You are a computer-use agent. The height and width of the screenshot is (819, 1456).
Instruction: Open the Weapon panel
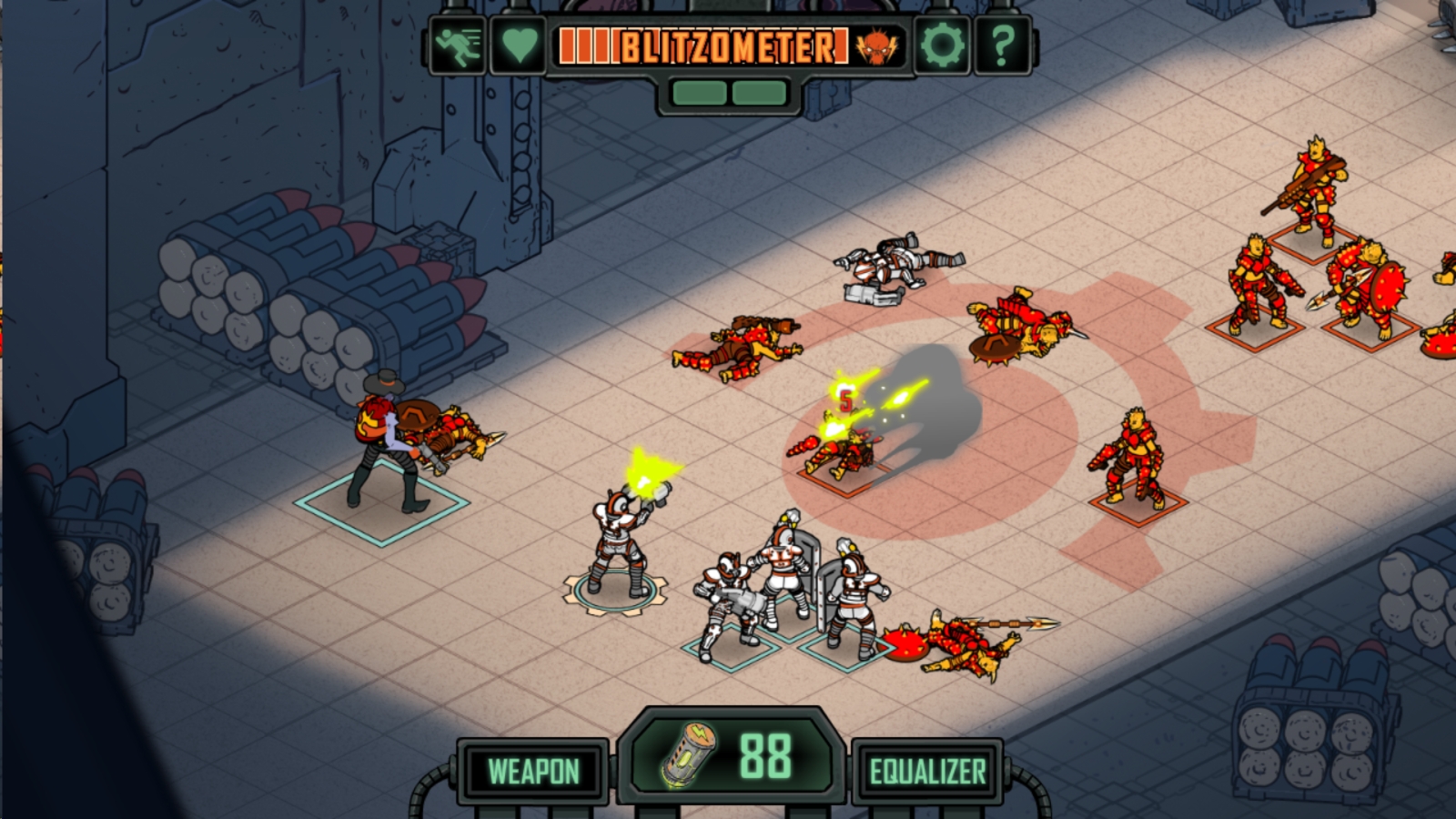533,772
